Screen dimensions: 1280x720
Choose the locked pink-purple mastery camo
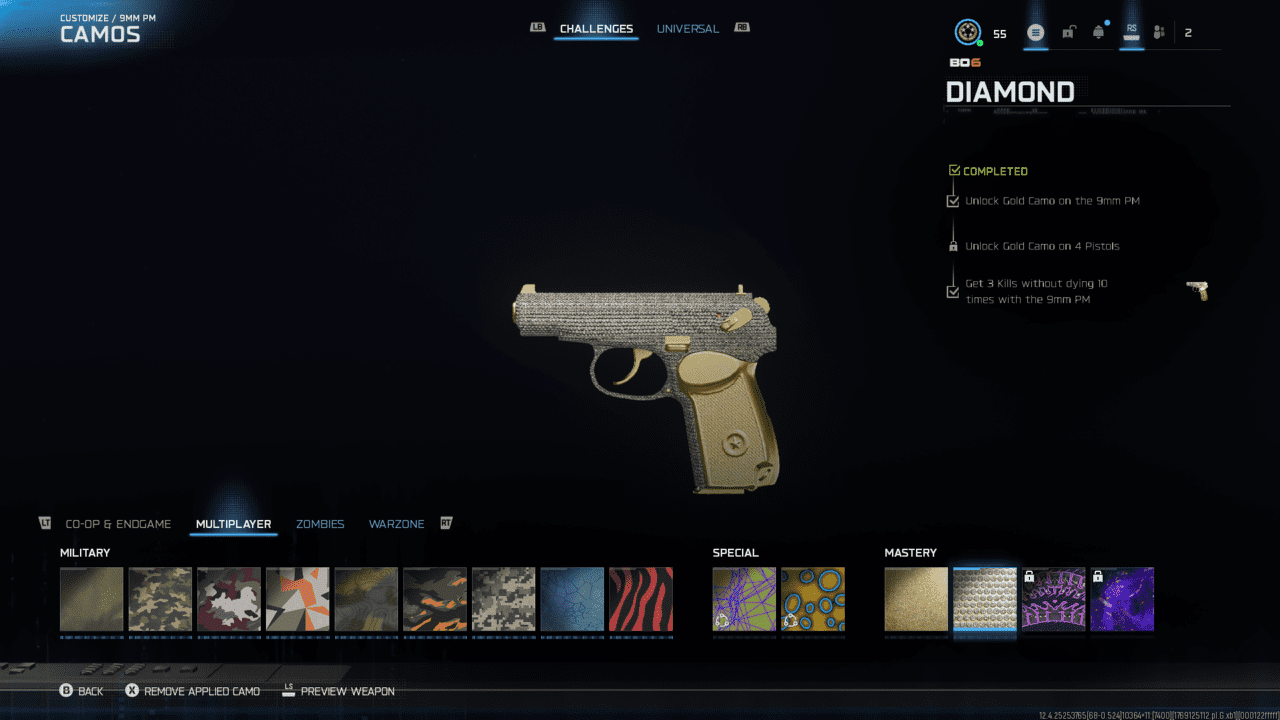click(1053, 600)
